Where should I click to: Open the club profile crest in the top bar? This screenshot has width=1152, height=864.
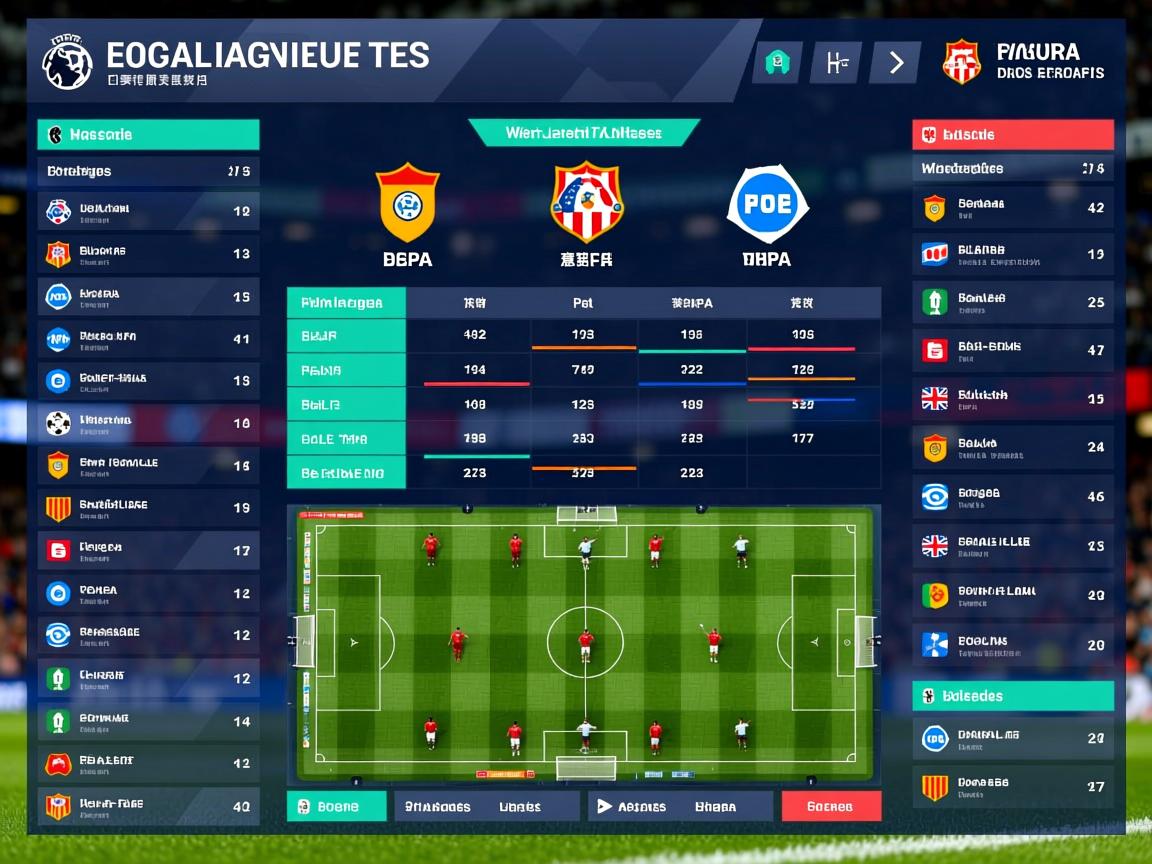click(x=962, y=61)
